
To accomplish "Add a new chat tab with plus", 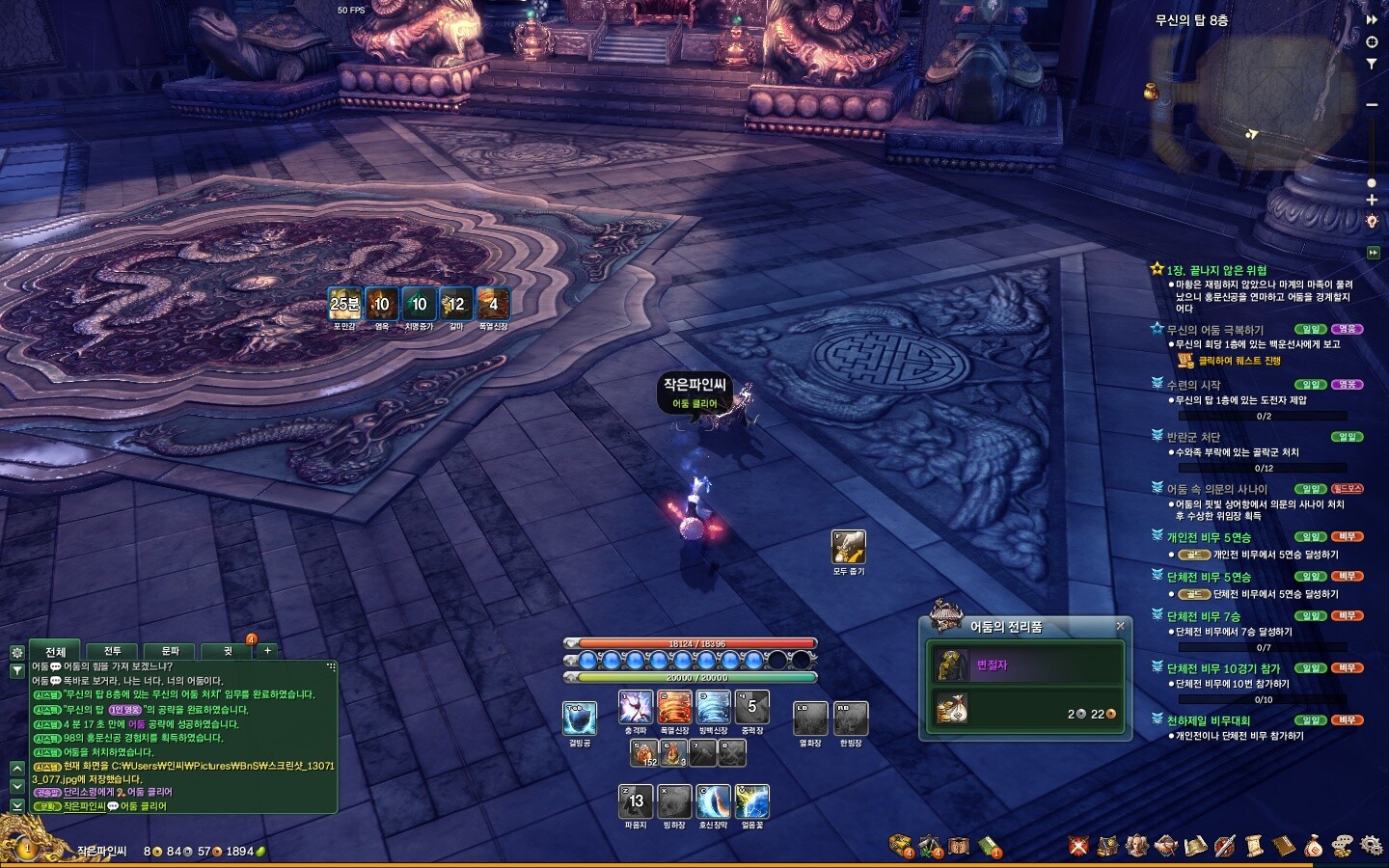I will tap(268, 651).
